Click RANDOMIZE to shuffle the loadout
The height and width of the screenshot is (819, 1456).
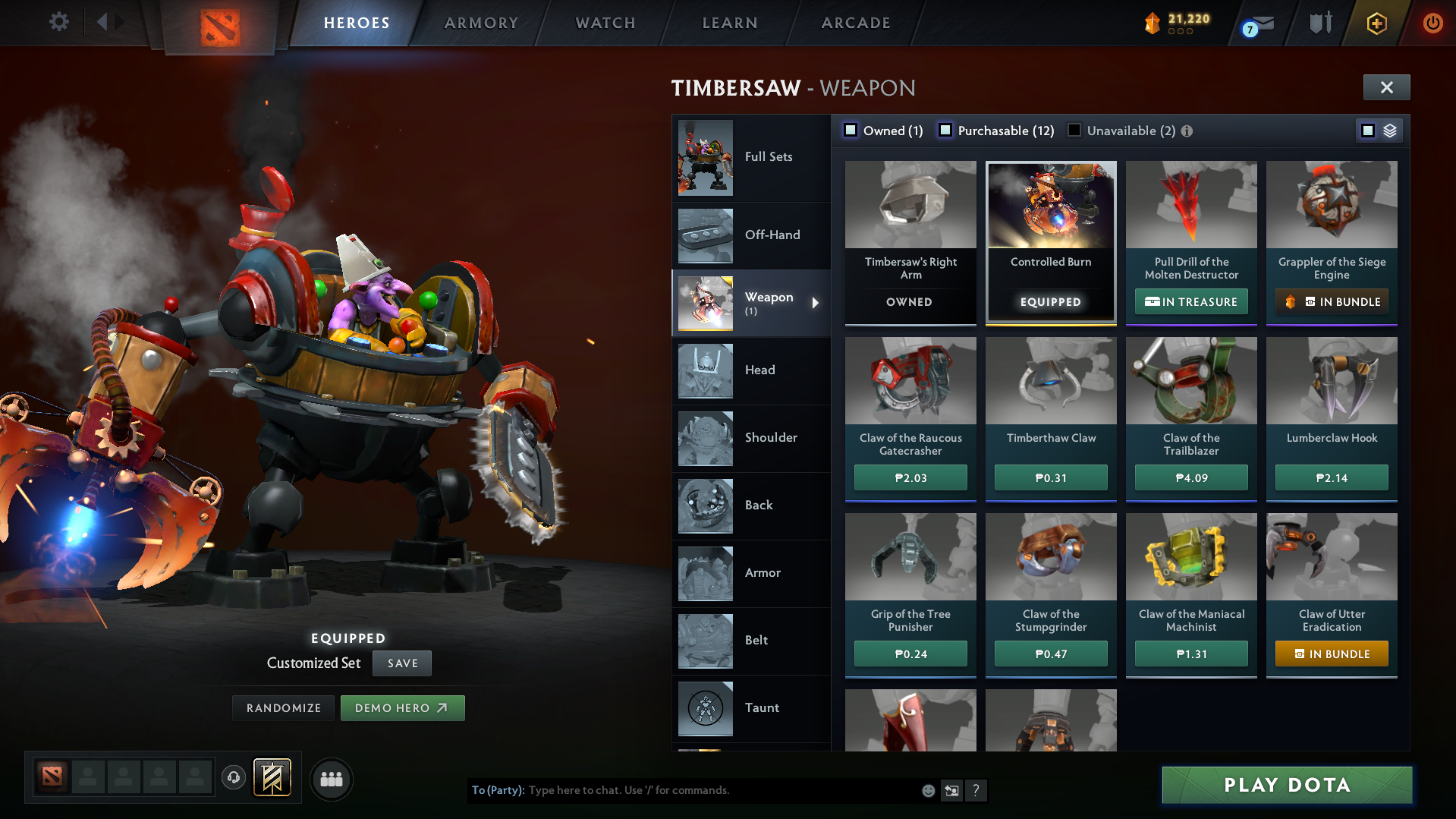(283, 707)
